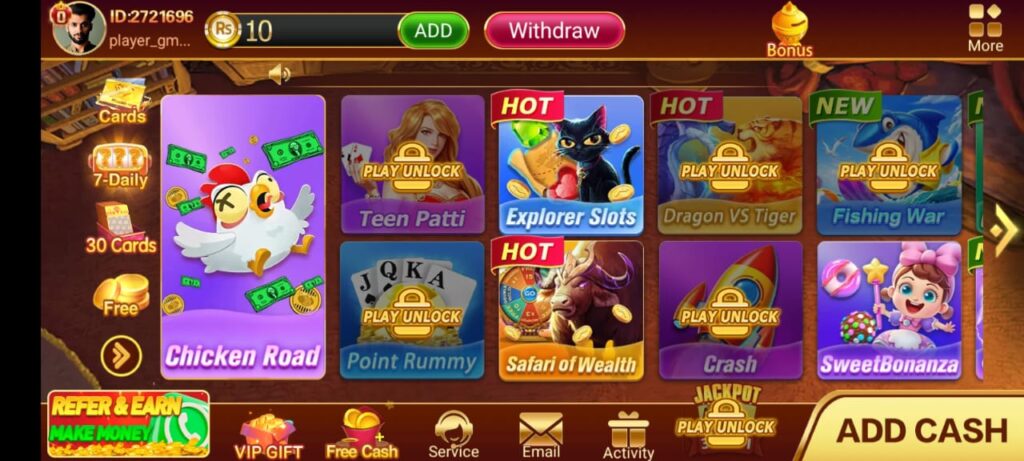View the player profile avatar
This screenshot has height=461, width=1024.
point(78,28)
